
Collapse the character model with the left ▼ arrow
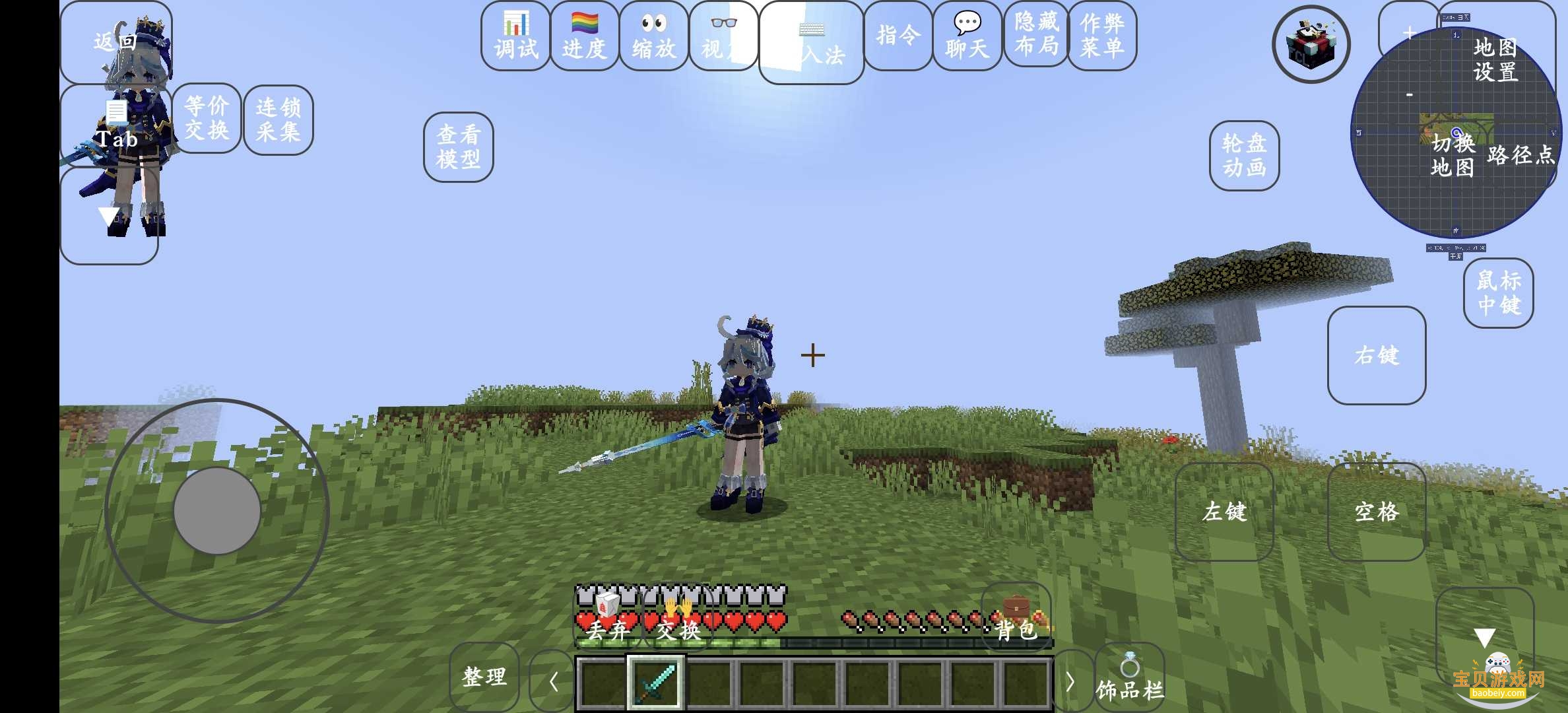click(x=109, y=215)
